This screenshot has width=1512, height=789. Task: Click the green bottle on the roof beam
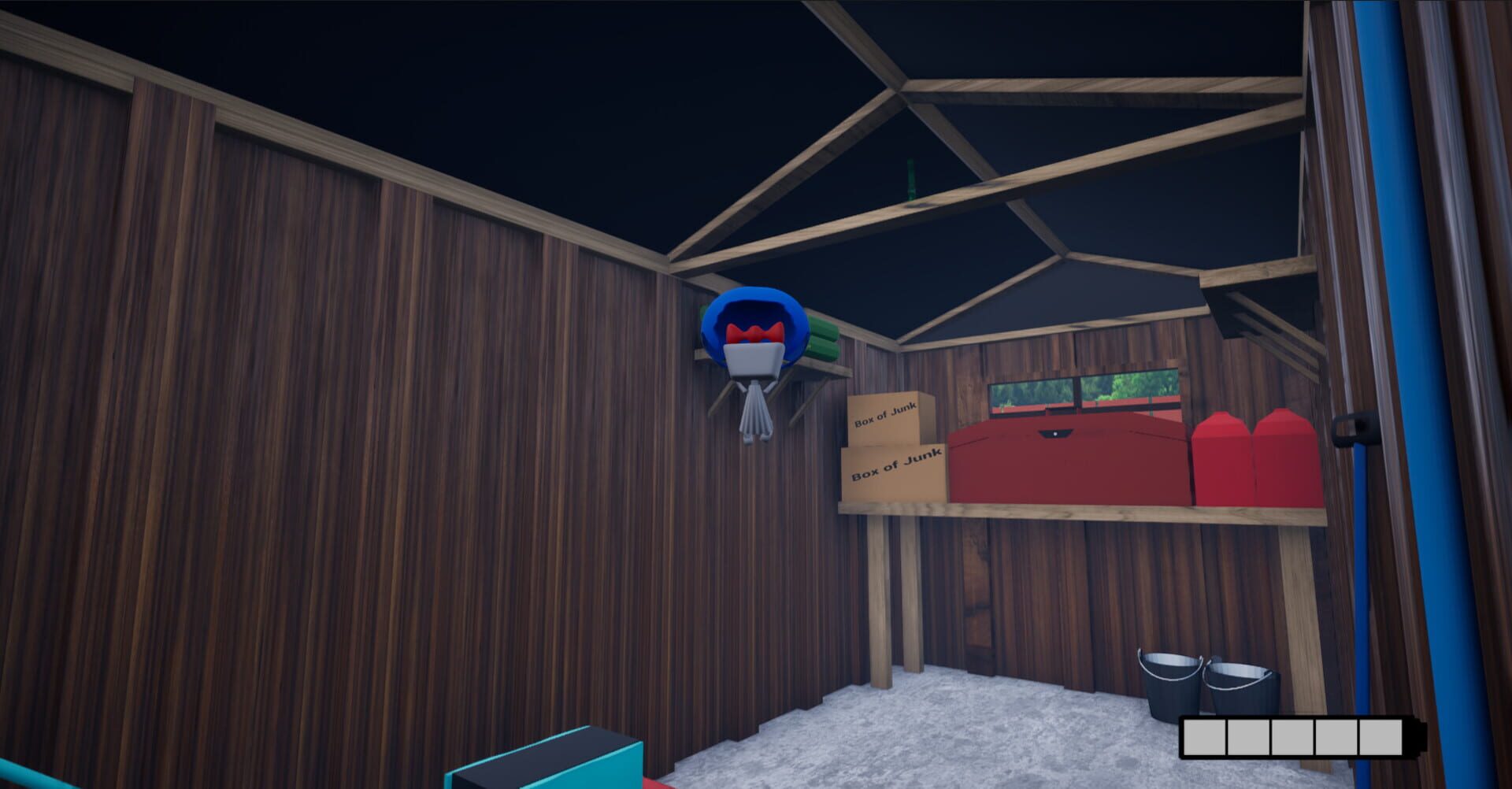[x=910, y=177]
